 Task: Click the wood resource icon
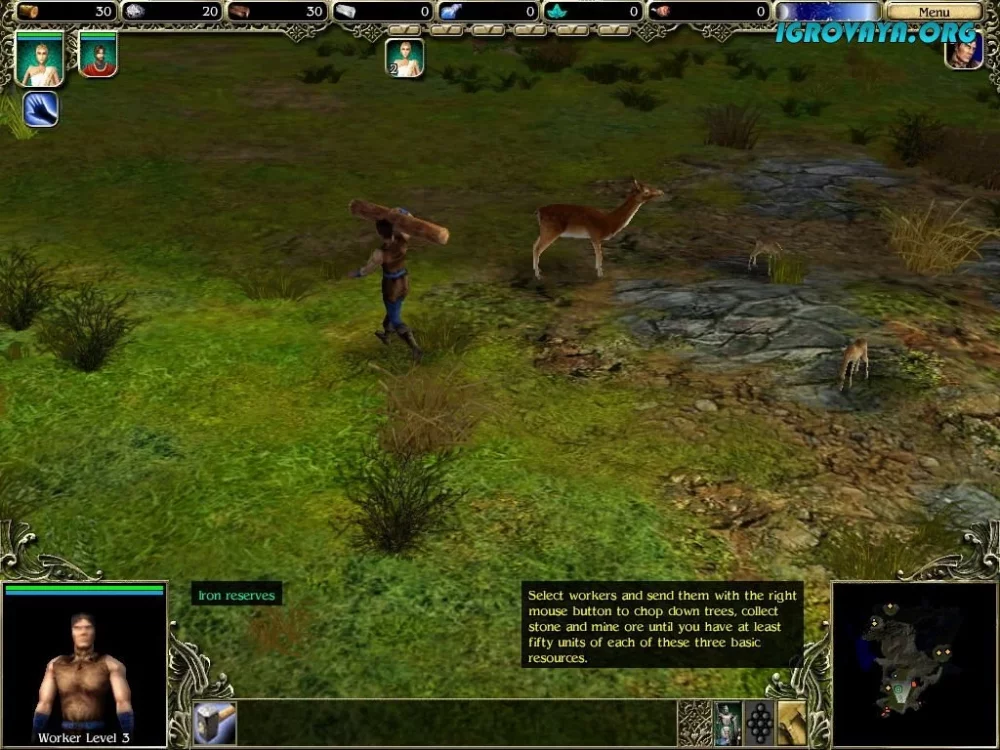(x=29, y=11)
